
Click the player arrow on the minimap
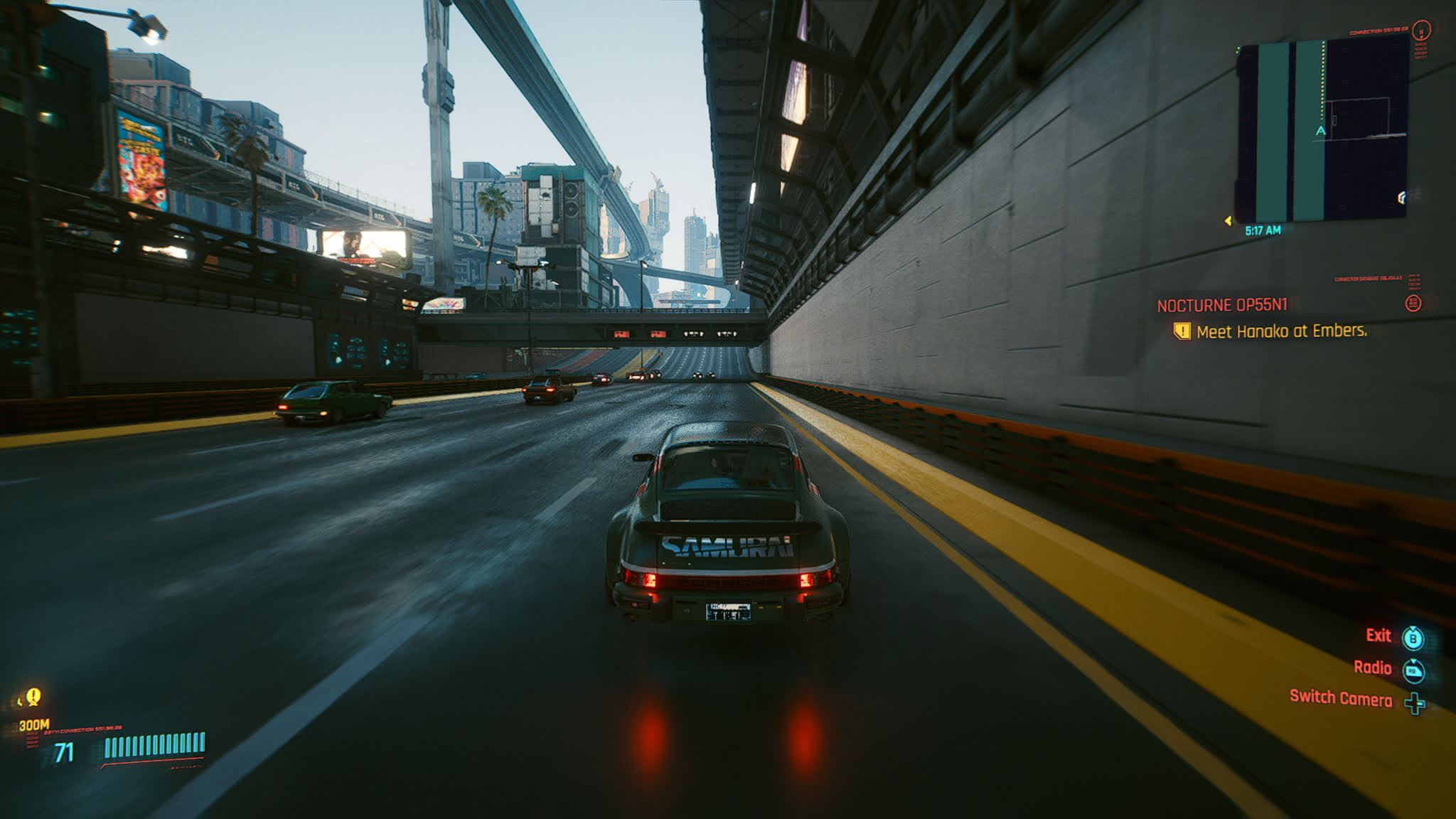tap(1321, 131)
